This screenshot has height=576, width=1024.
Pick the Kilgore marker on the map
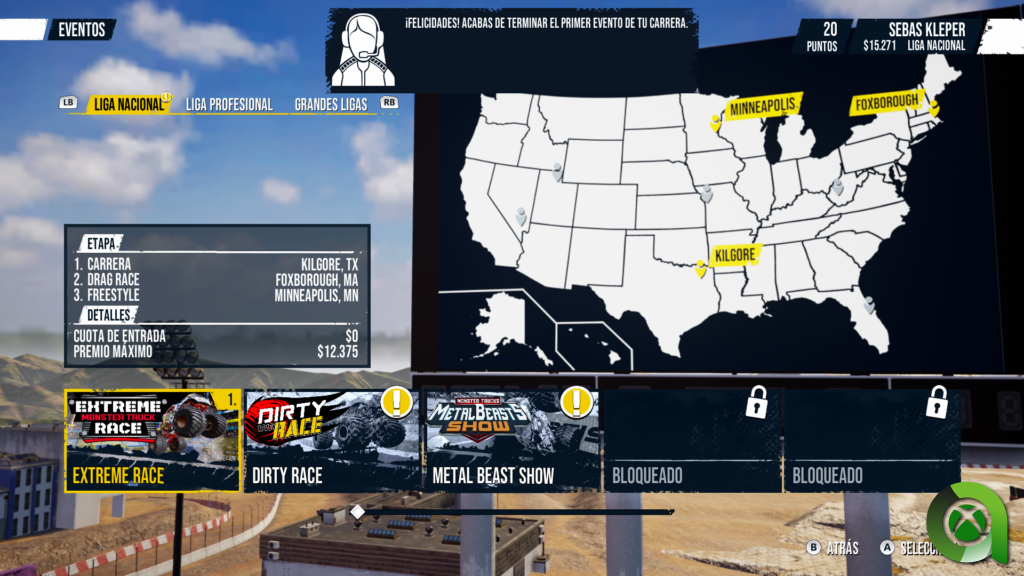pos(701,268)
